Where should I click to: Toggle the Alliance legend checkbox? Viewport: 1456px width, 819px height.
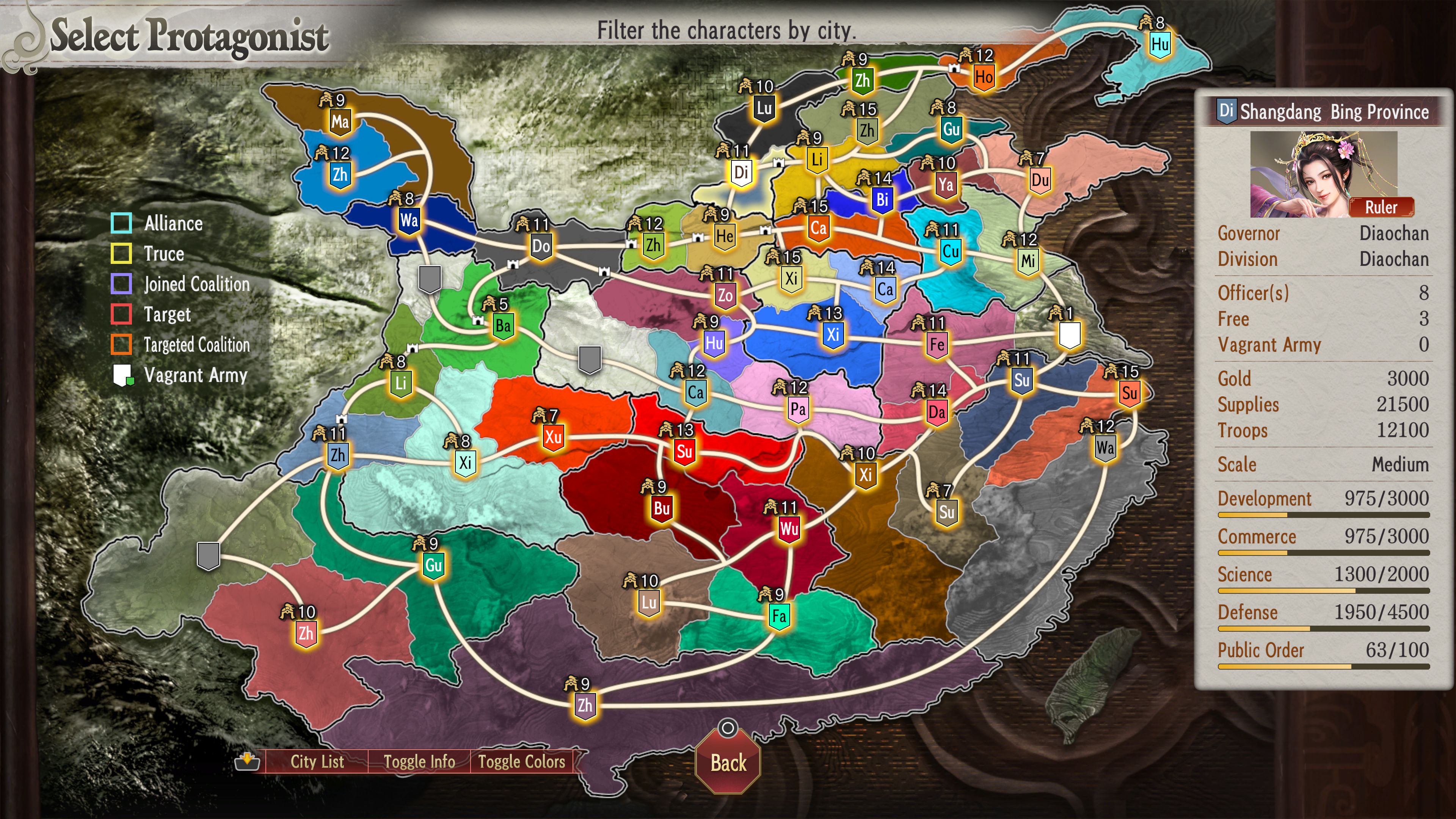pos(121,224)
